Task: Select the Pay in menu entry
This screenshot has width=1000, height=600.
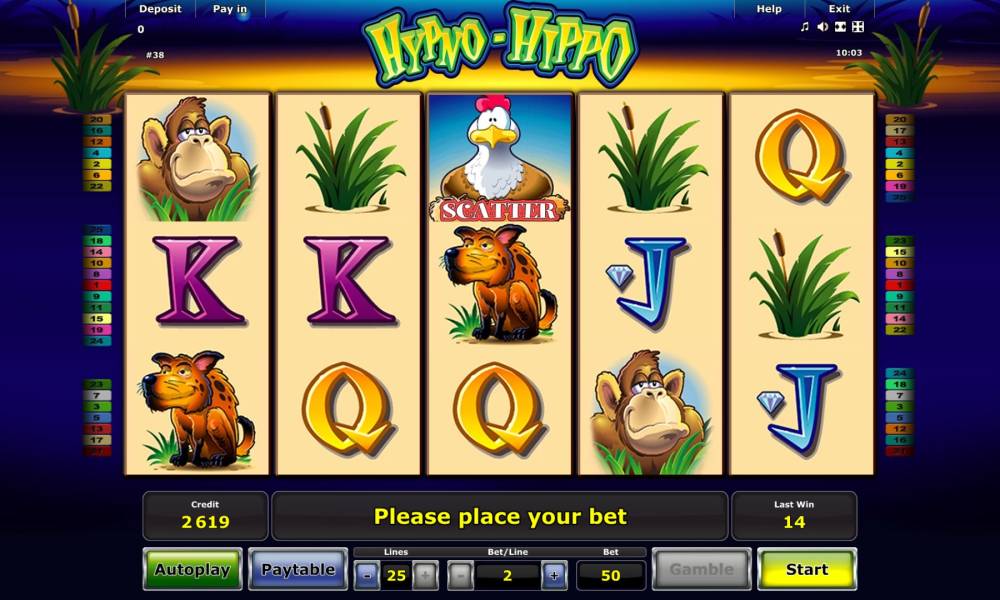Action: (230, 9)
